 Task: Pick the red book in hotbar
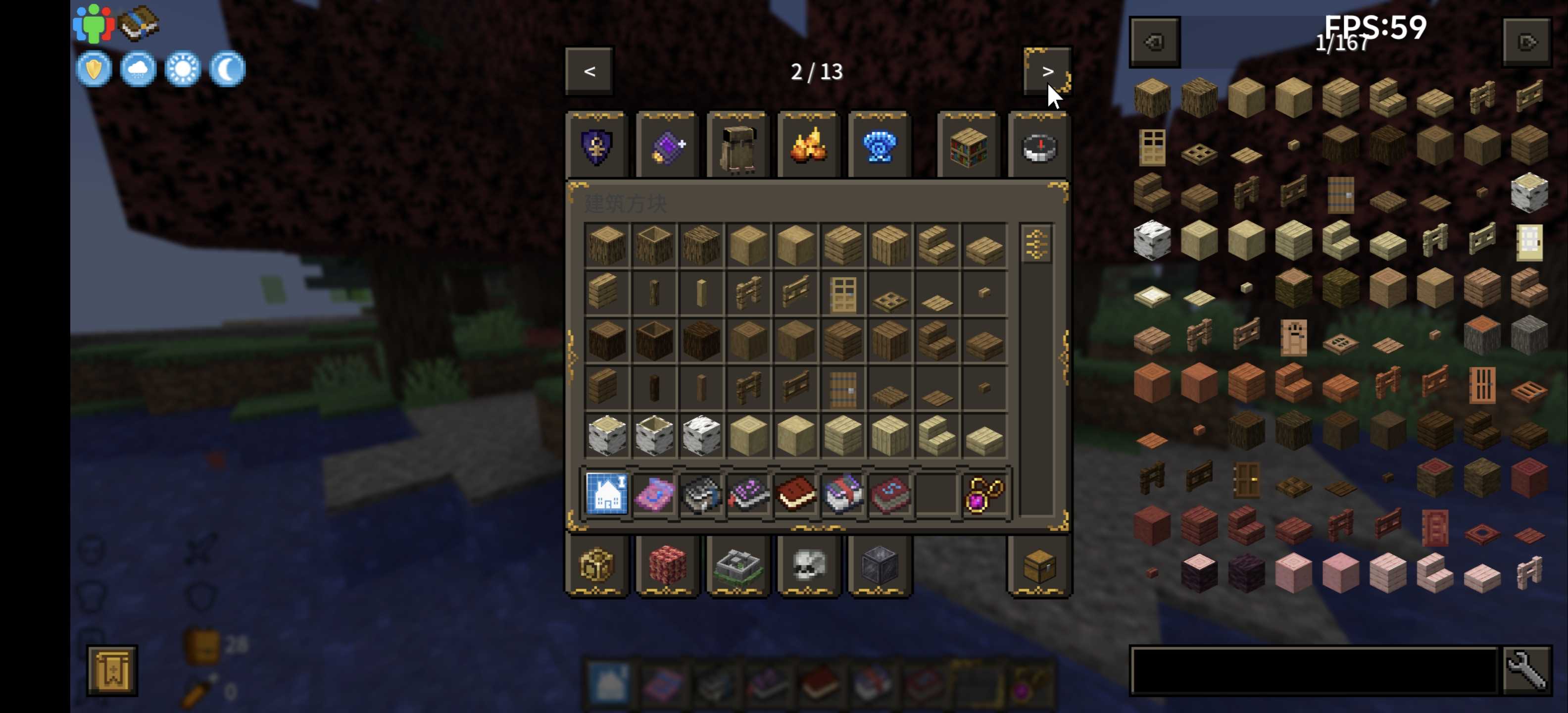click(795, 494)
